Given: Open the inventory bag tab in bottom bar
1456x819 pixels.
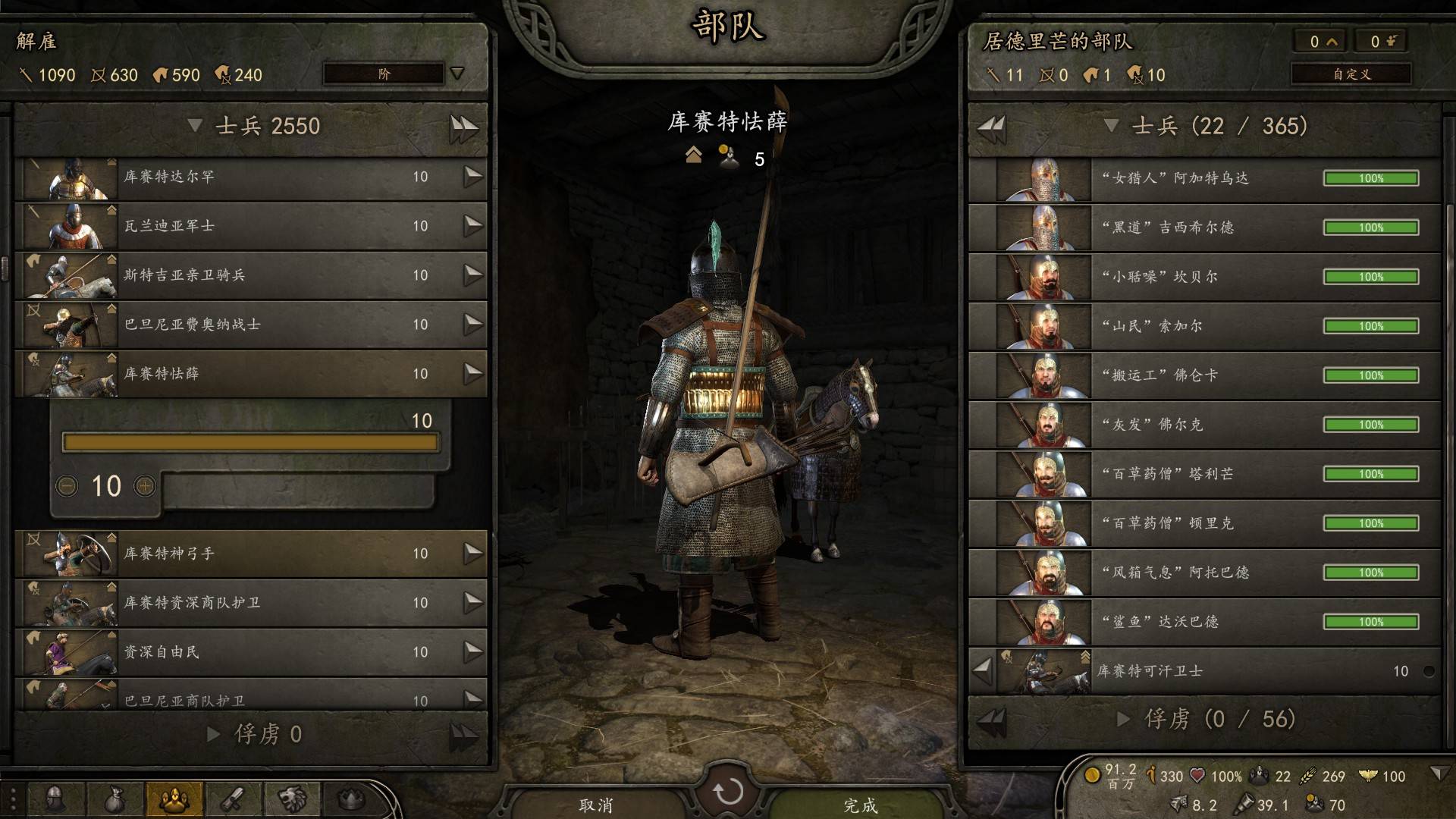Looking at the screenshot, I should [x=114, y=799].
